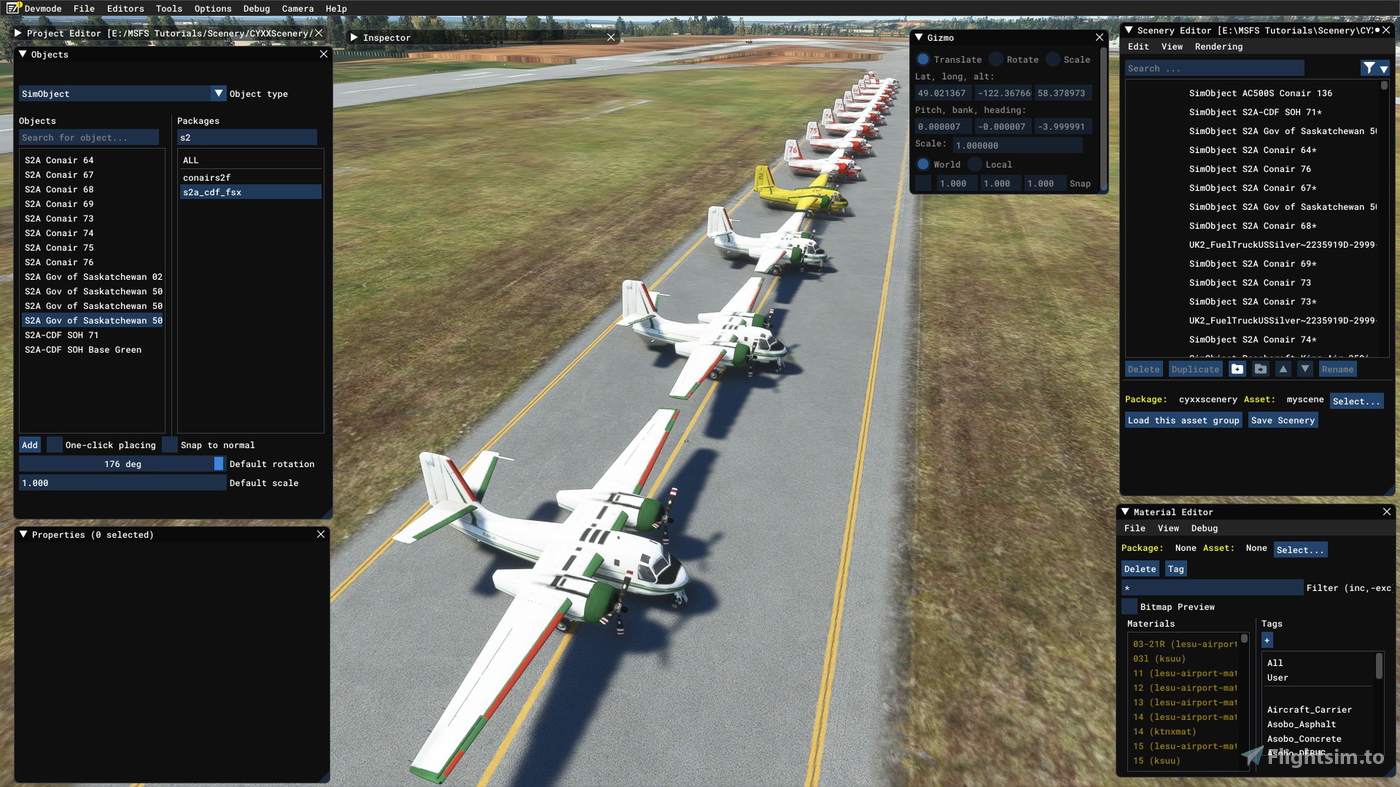
Task: Collapse the Gizmo panel header triangle
Action: pyautogui.click(x=919, y=37)
